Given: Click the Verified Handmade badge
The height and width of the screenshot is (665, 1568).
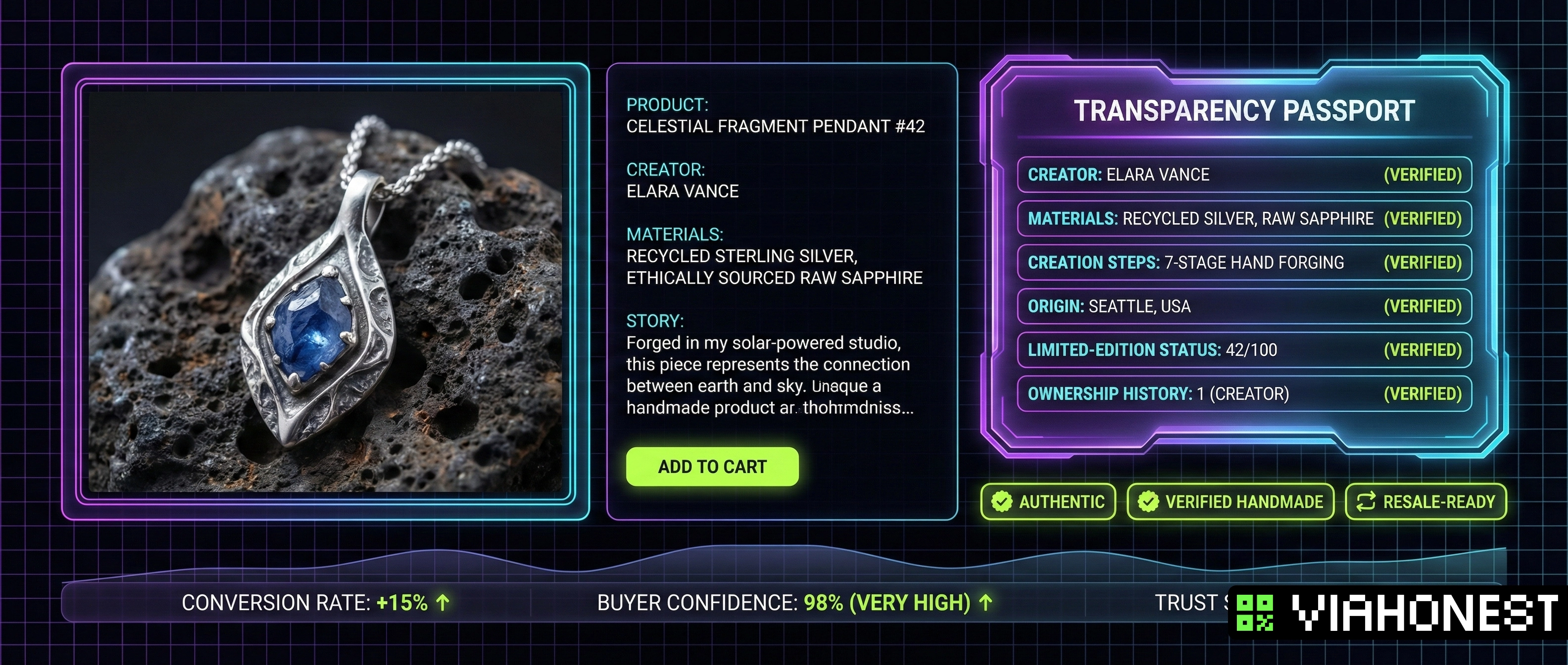Looking at the screenshot, I should click(x=1230, y=502).
